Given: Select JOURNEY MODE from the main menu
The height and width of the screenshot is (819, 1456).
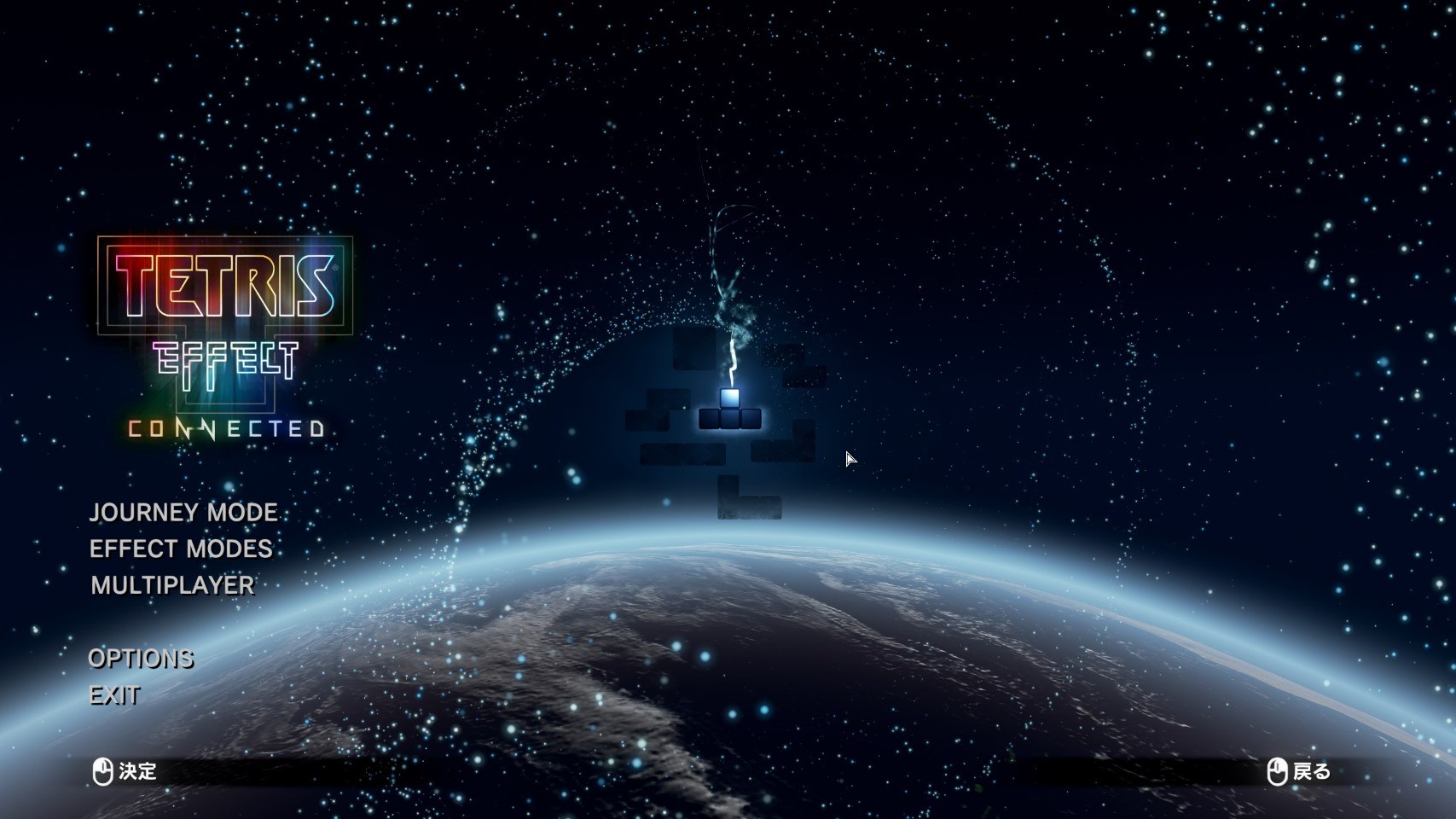Looking at the screenshot, I should tap(183, 512).
